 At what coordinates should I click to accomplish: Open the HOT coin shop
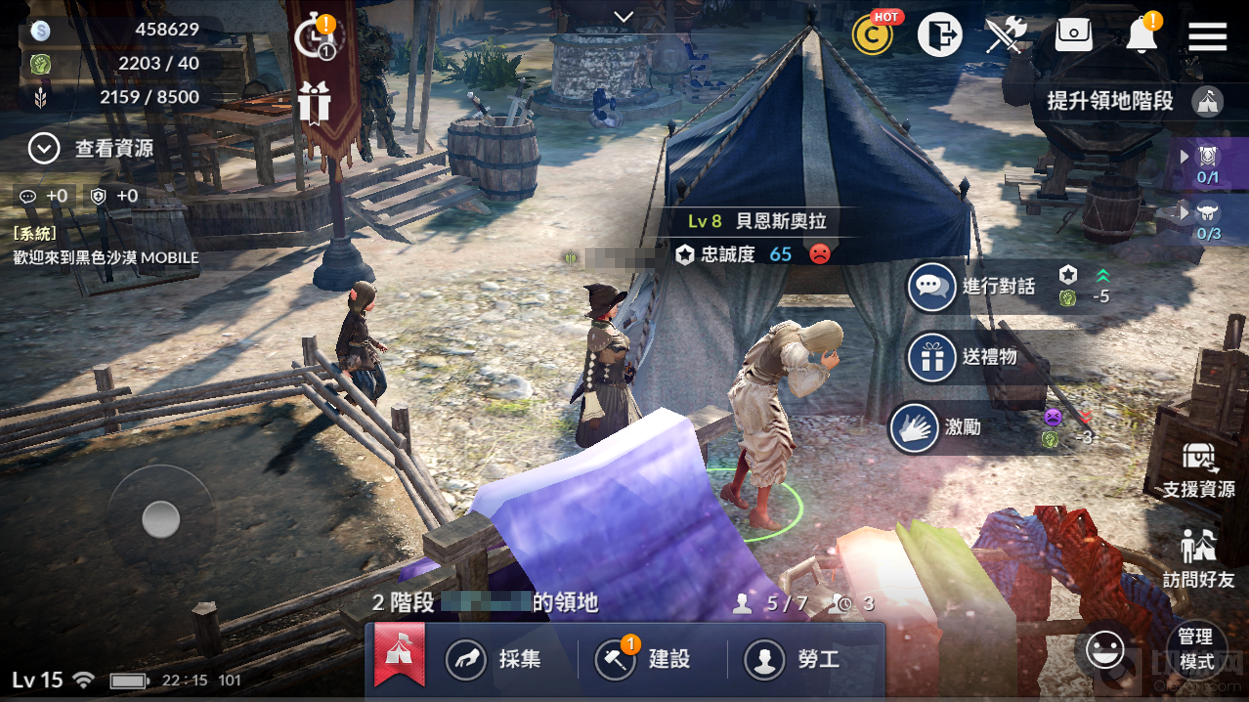[873, 36]
